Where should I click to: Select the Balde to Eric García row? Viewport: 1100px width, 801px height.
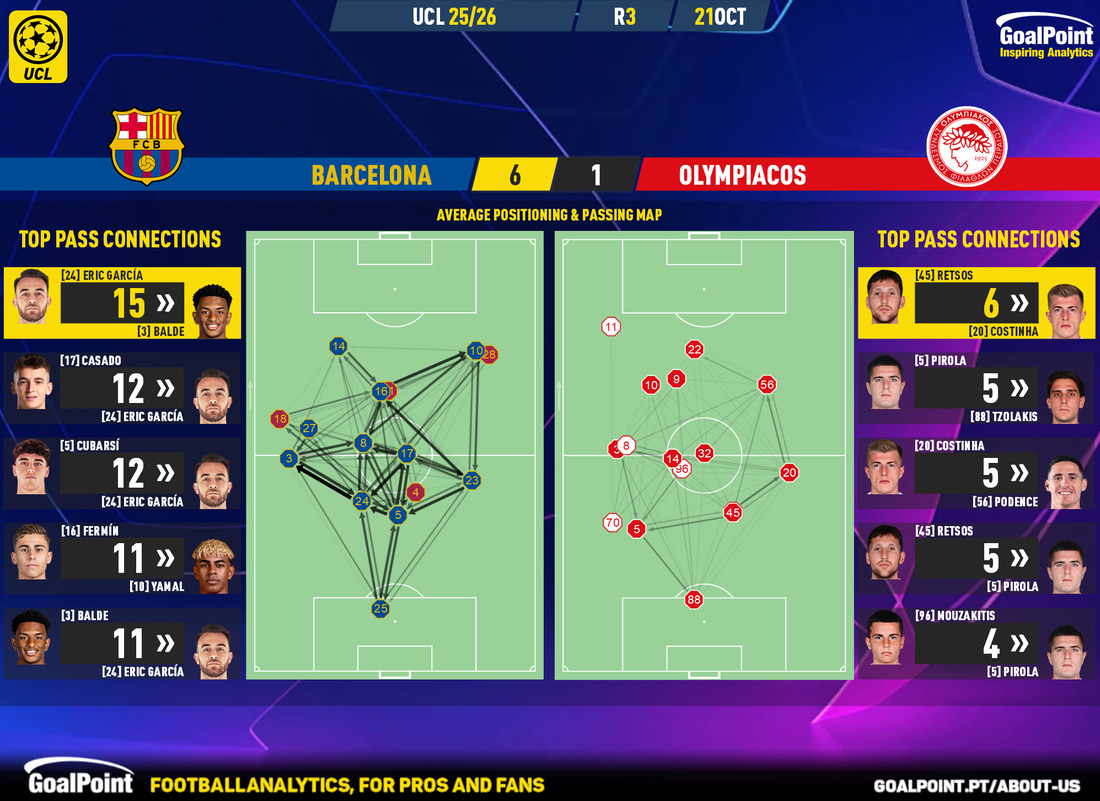pyautogui.click(x=121, y=643)
